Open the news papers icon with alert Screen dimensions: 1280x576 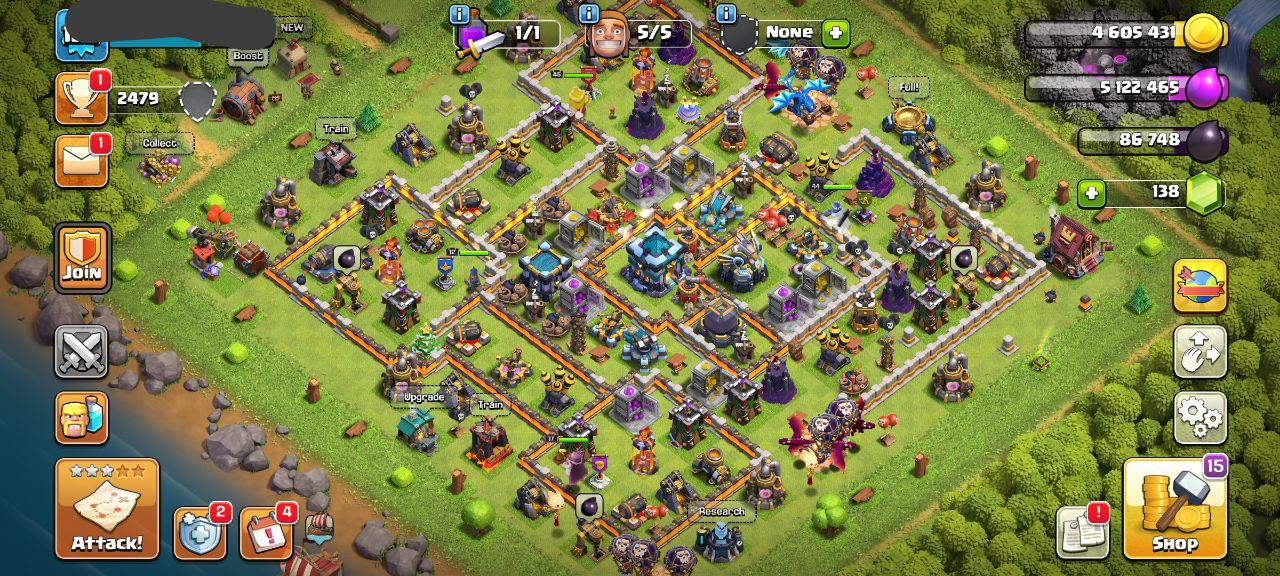coord(1082,532)
